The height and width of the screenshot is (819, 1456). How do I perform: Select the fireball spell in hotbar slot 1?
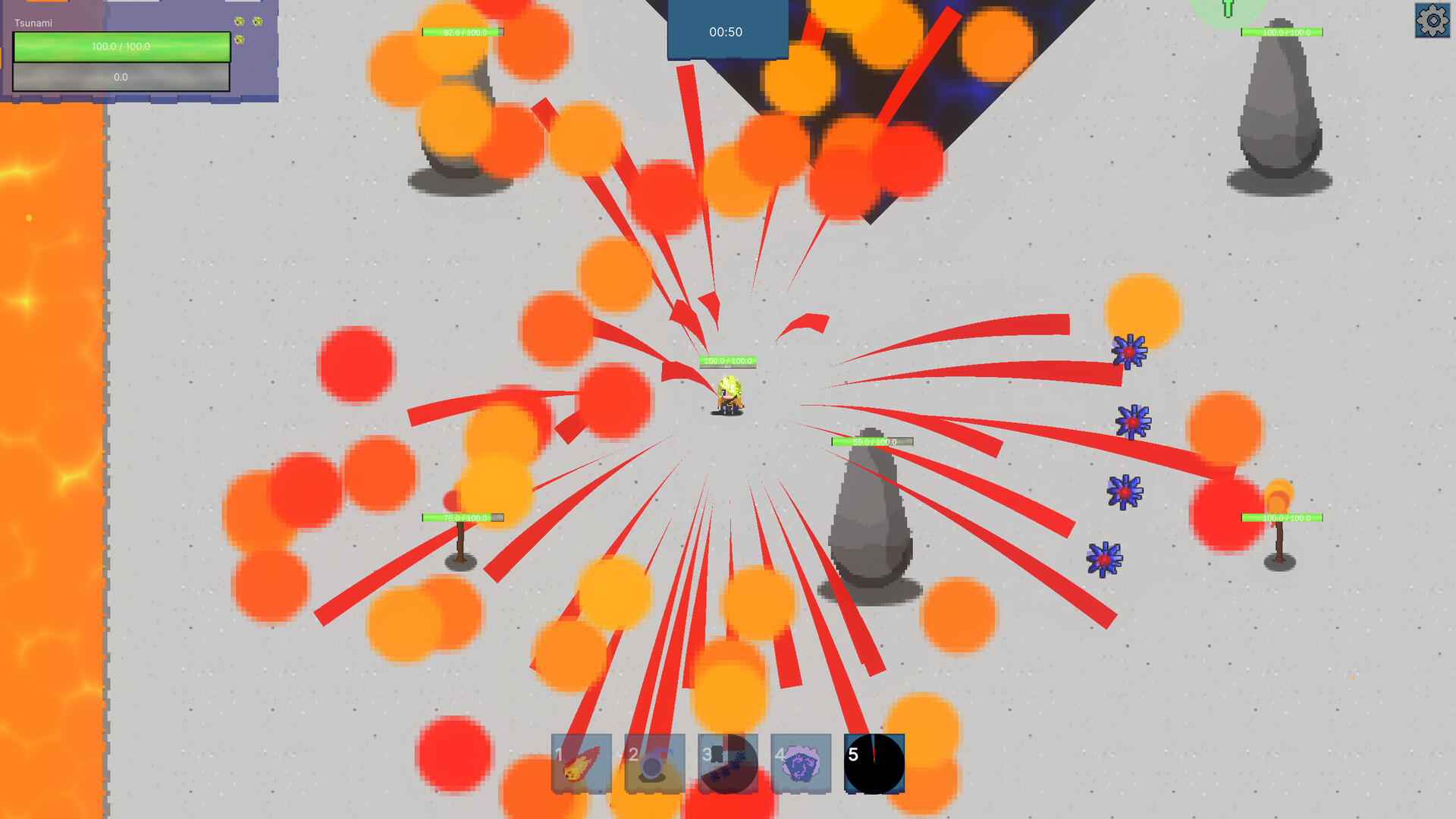(x=579, y=764)
